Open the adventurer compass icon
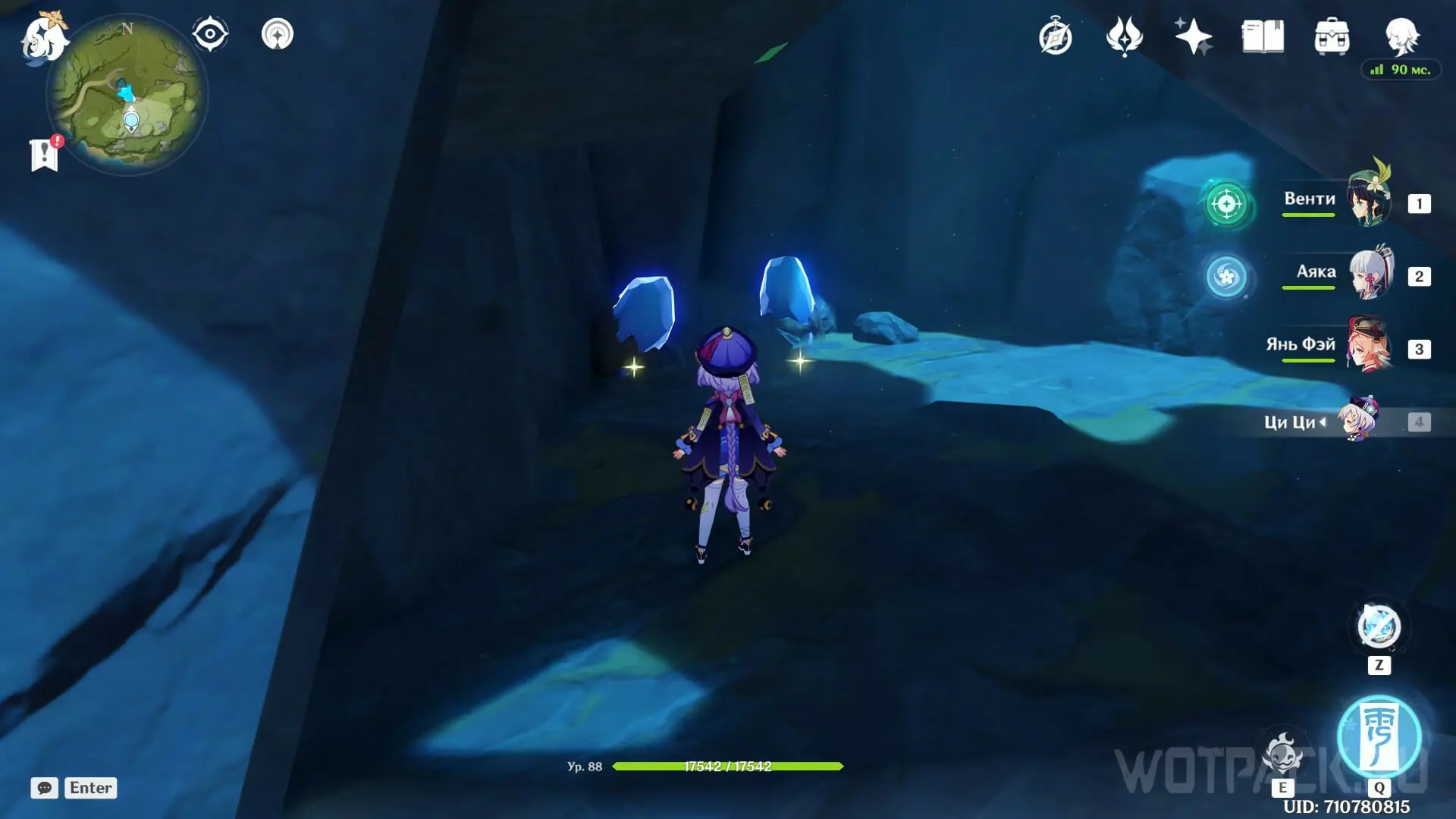1456x819 pixels. tap(1056, 36)
